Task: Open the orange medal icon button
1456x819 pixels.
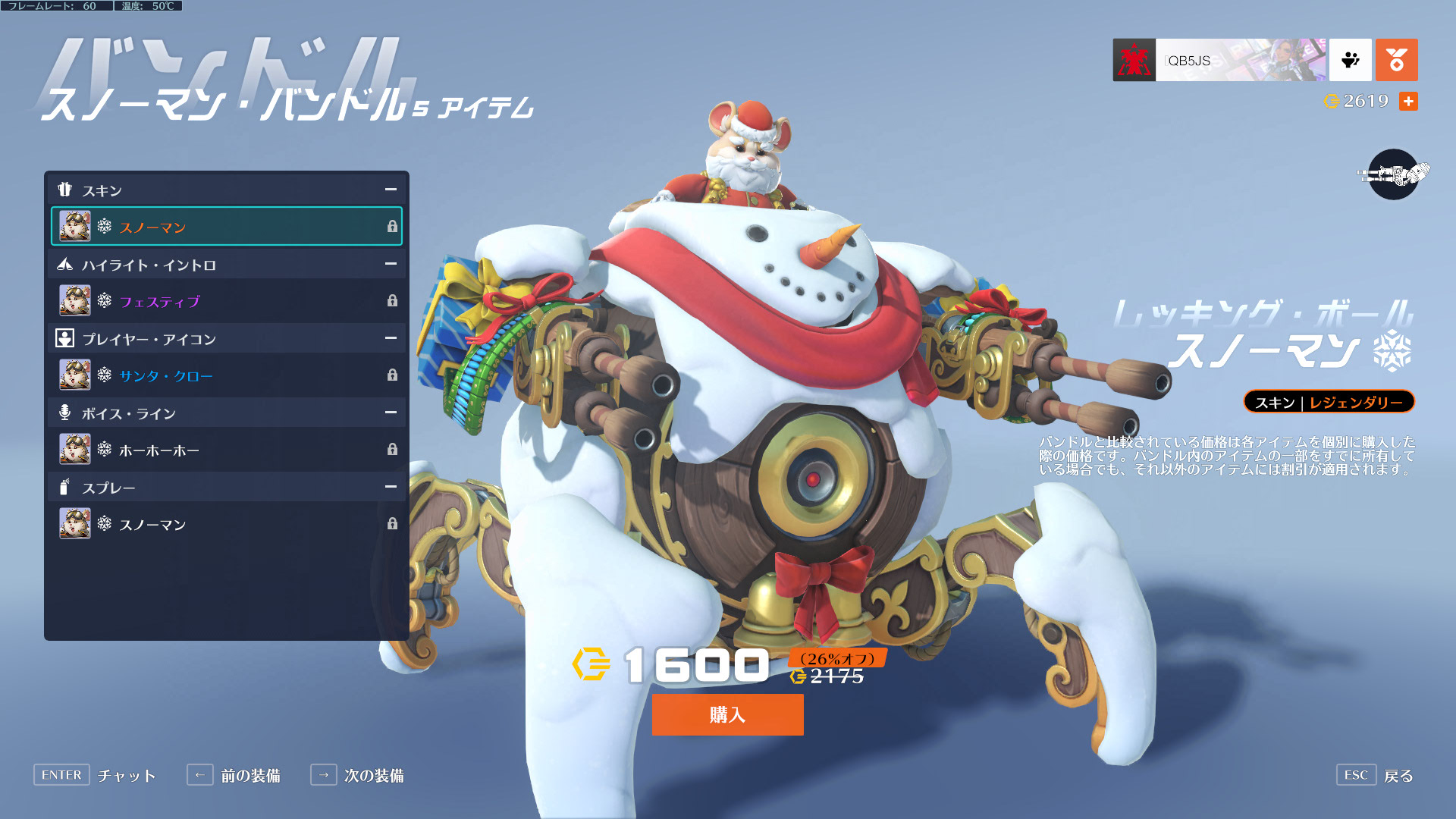Action: click(1396, 60)
